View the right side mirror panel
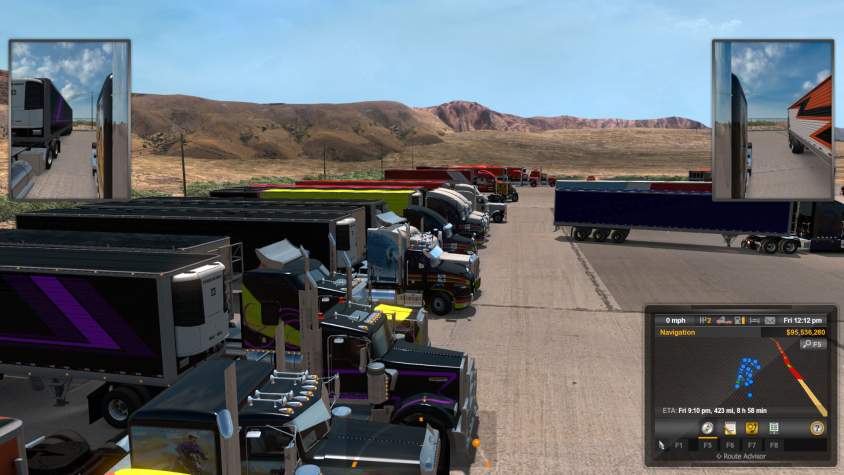 coord(772,120)
